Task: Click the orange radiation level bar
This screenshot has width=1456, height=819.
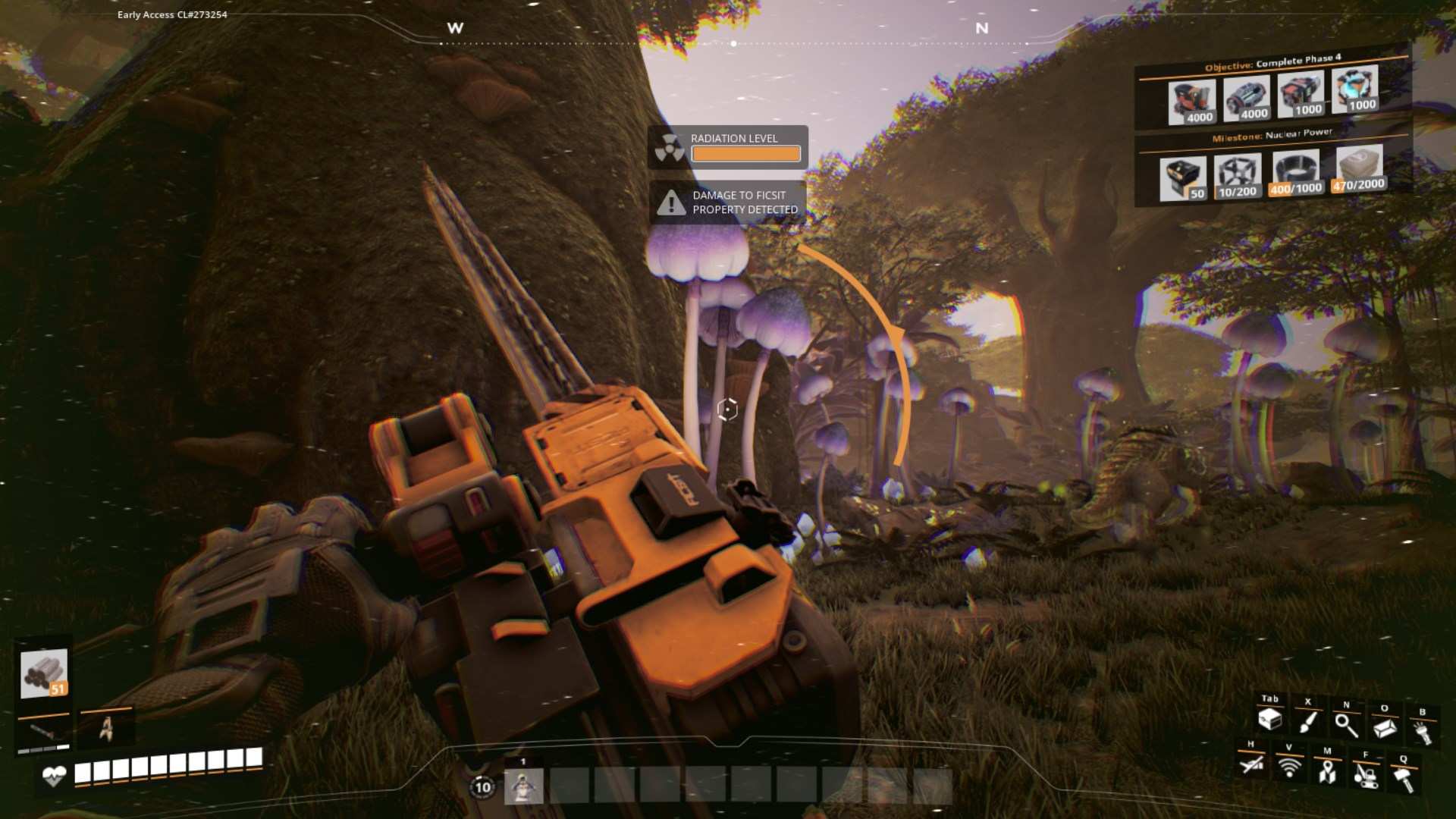Action: click(745, 153)
